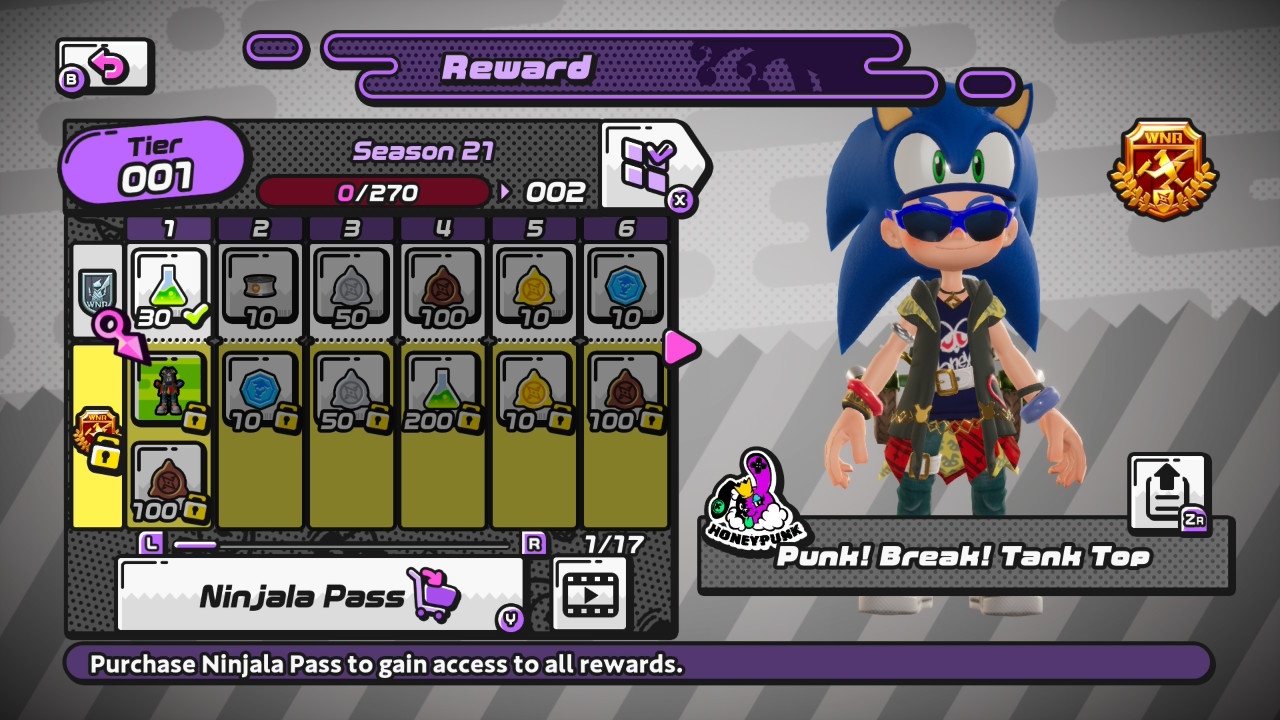Screen dimensions: 1280x720
Task: Select the free pass row shield icon
Action: (97, 290)
